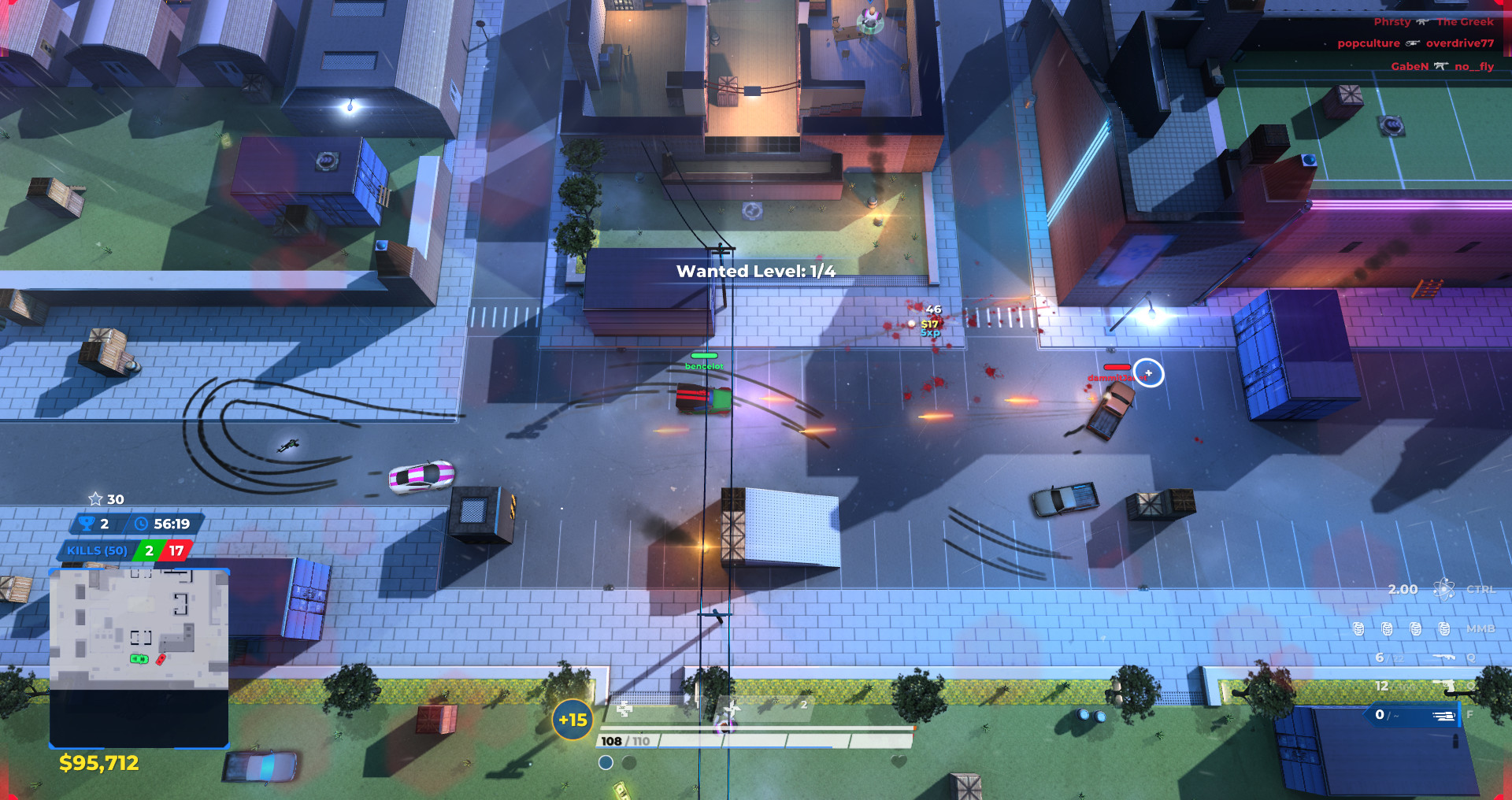Select the highlighted vehicle machine-gun slot

(1443, 715)
